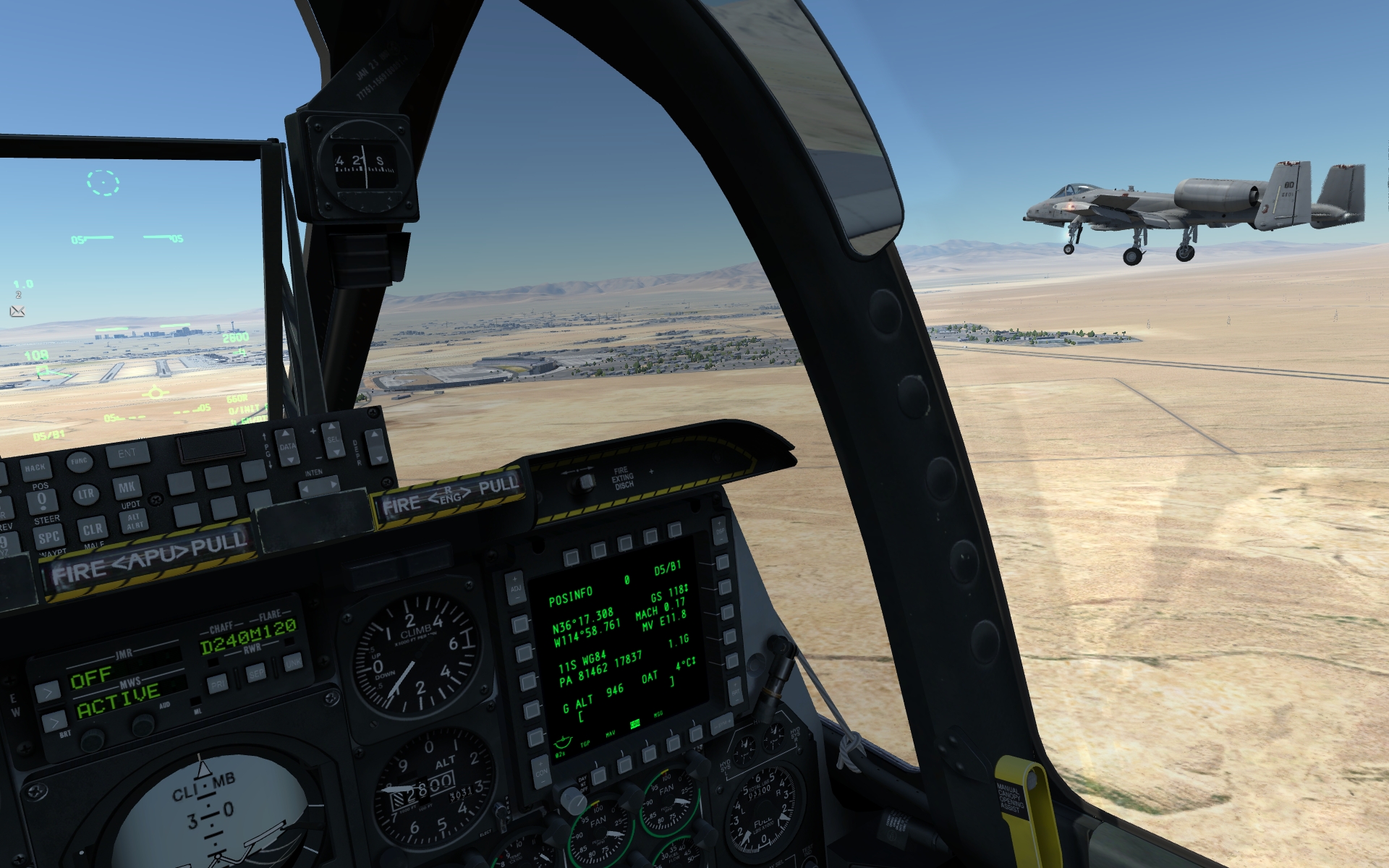Select the PRI button on the countermeasures panel

click(x=217, y=683)
